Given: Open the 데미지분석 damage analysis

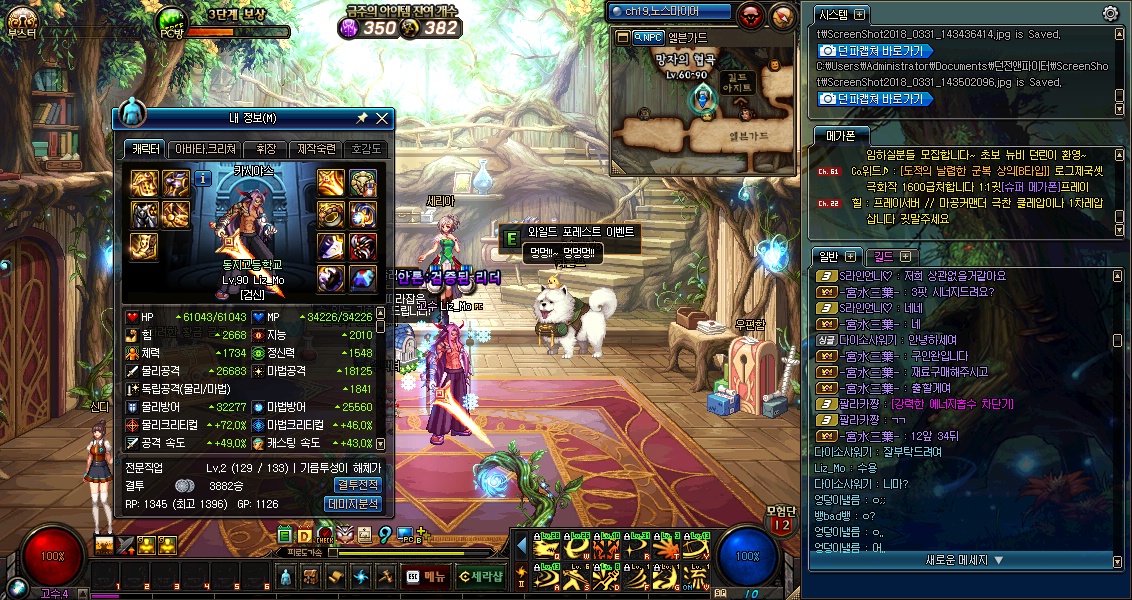Looking at the screenshot, I should point(354,504).
